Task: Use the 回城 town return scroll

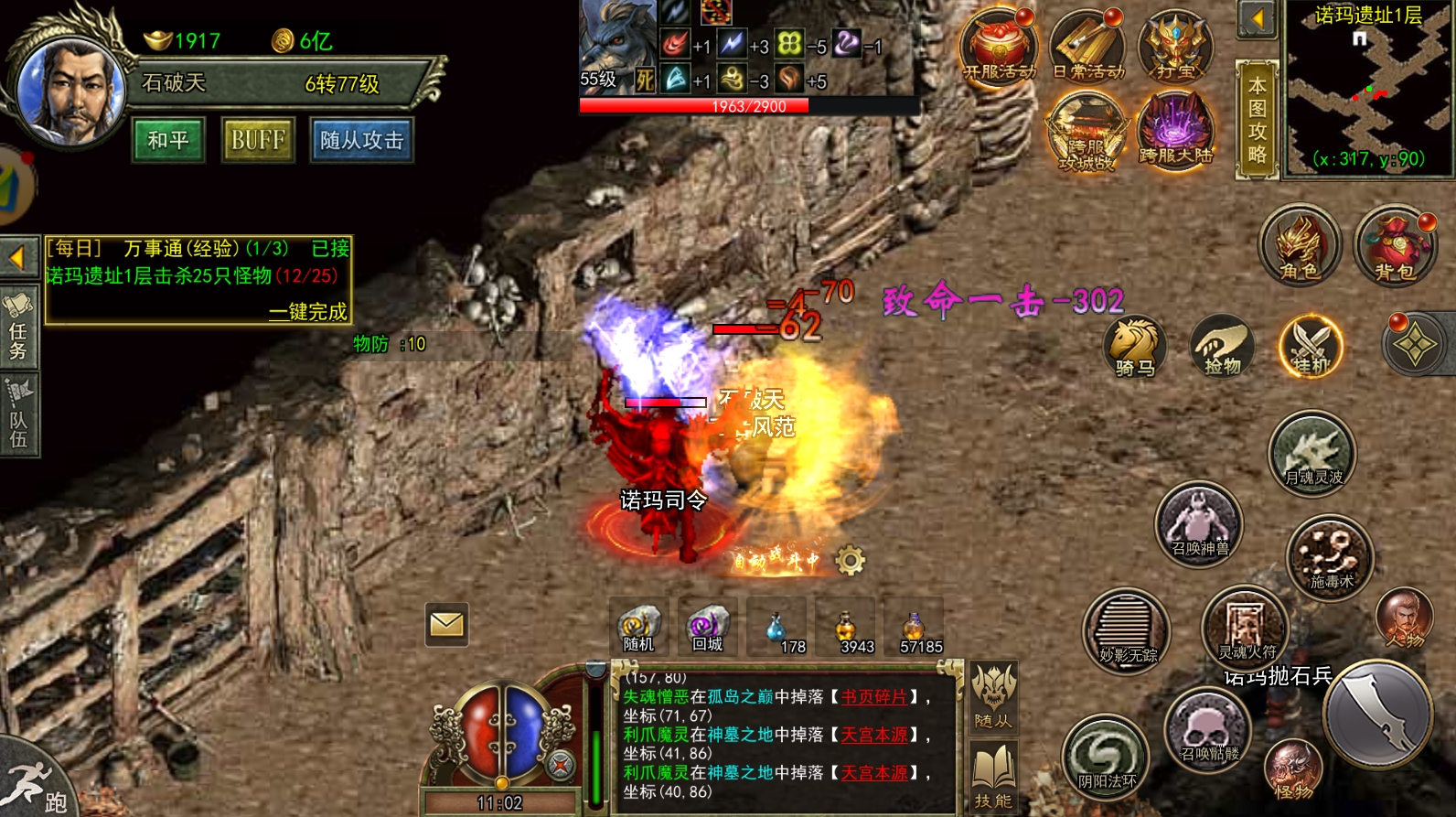Action: click(x=707, y=628)
